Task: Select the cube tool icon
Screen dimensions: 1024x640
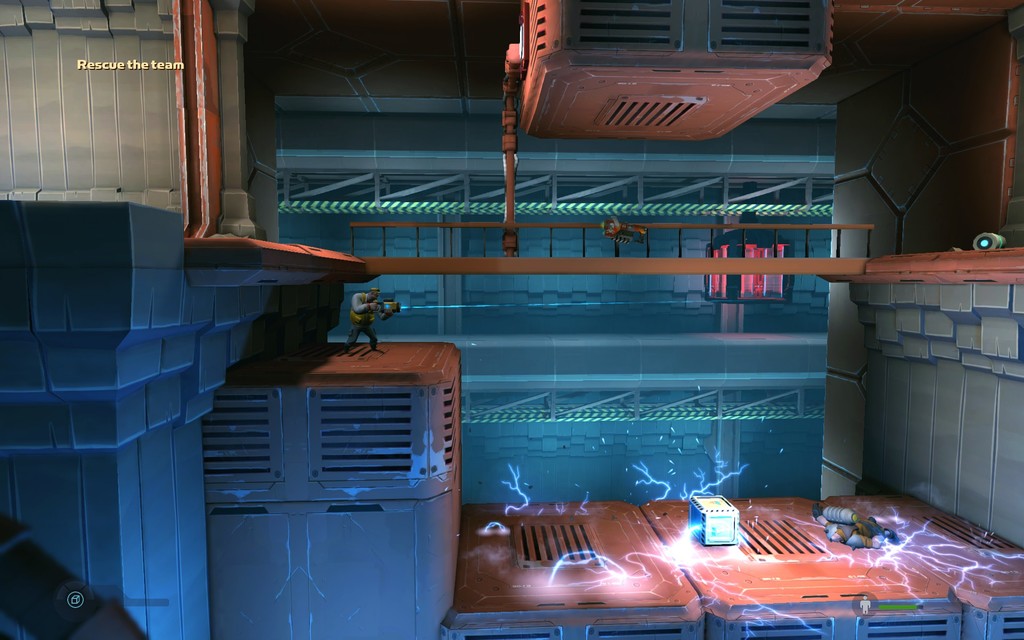Action: point(75,600)
